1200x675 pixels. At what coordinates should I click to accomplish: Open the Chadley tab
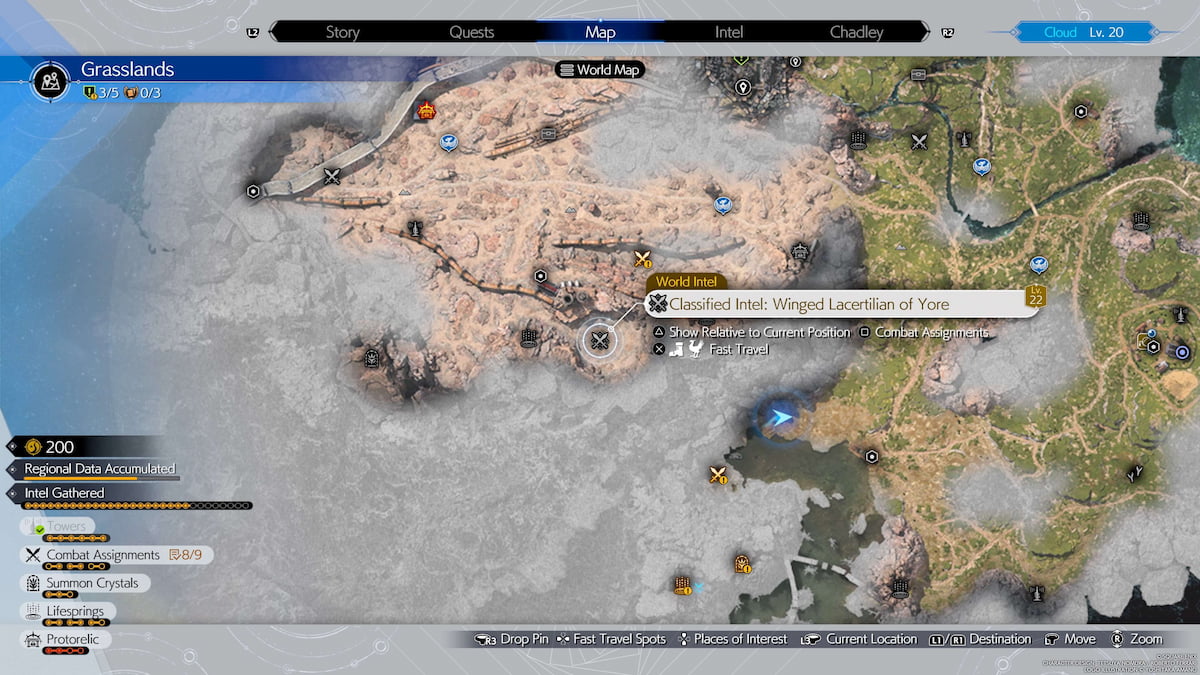(857, 32)
